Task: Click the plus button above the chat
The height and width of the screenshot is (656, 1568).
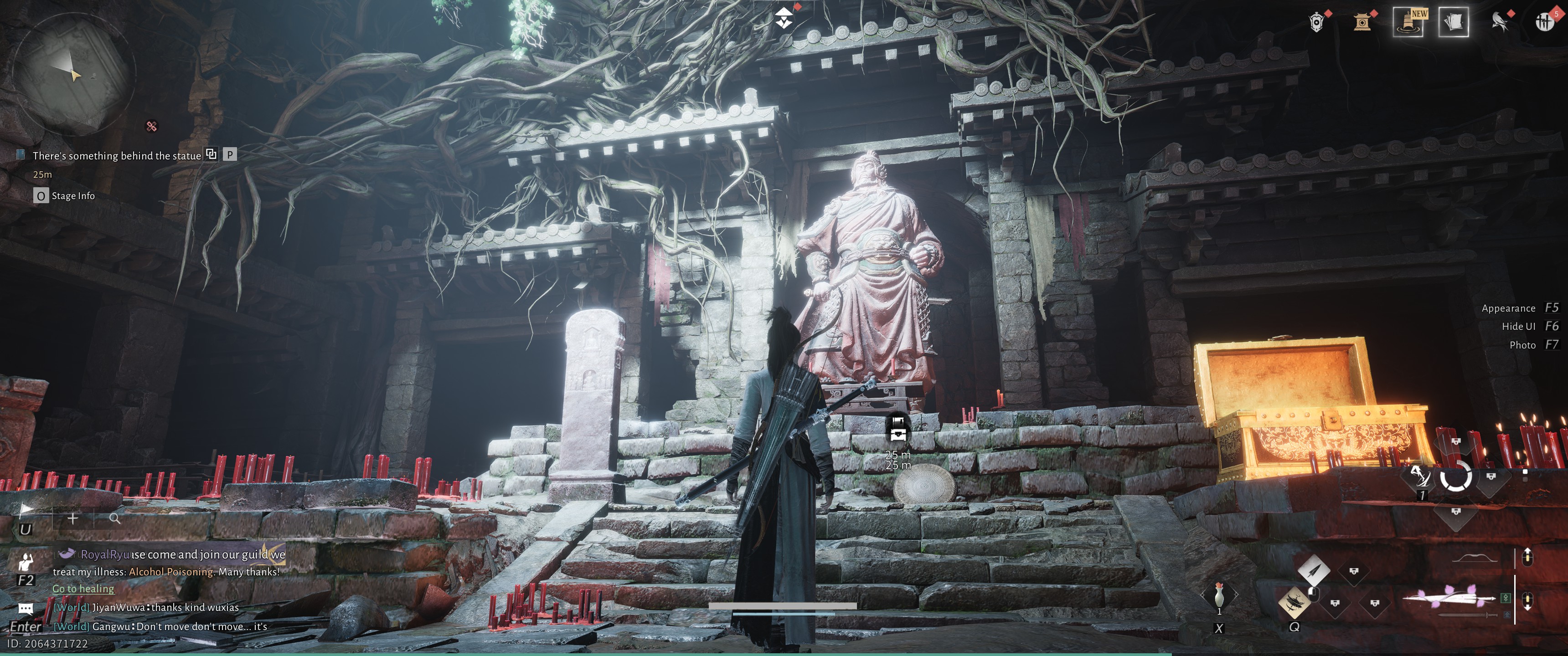Action: (x=72, y=518)
